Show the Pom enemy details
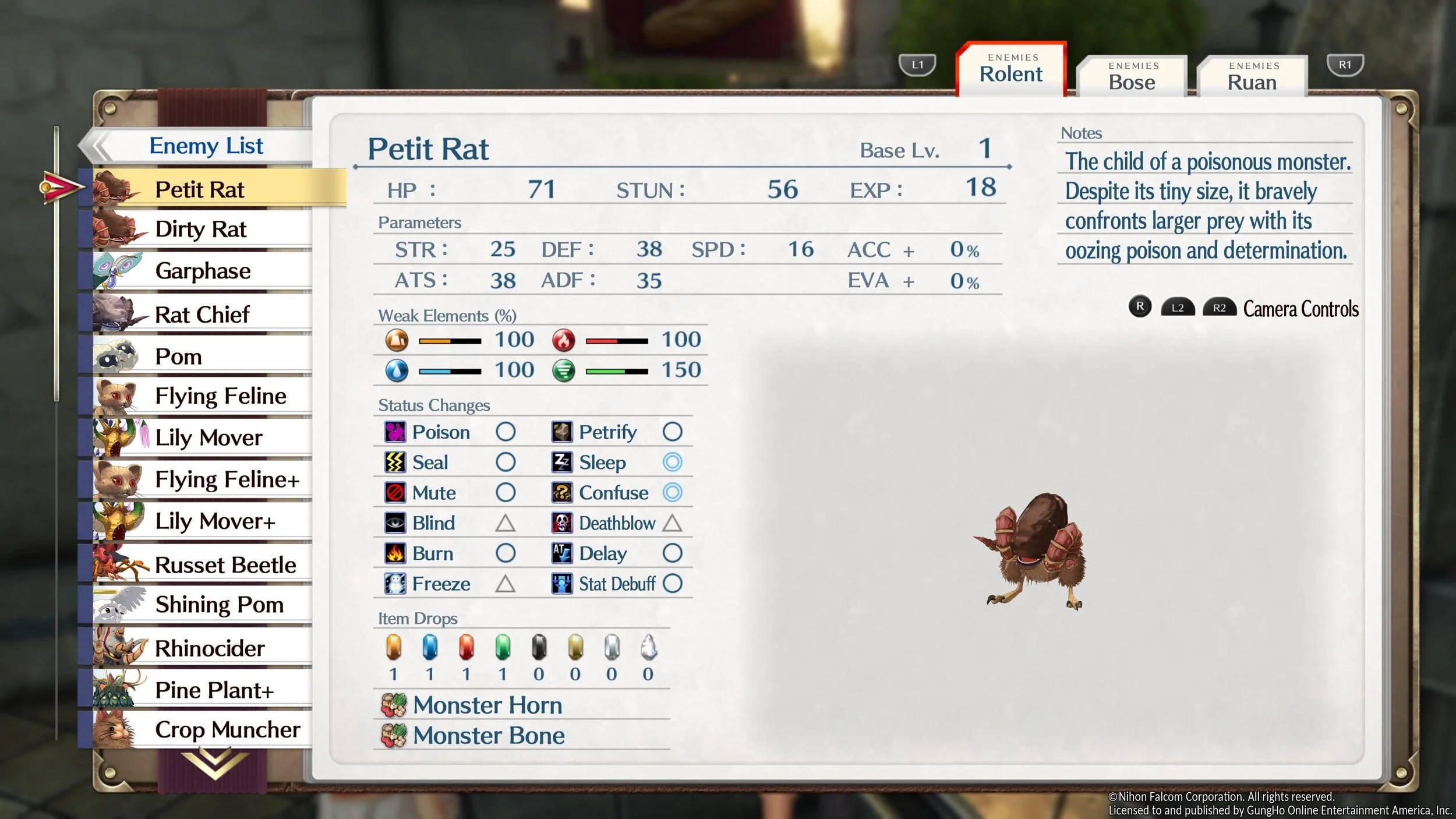Screen dimensions: 1456x819 tap(179, 356)
